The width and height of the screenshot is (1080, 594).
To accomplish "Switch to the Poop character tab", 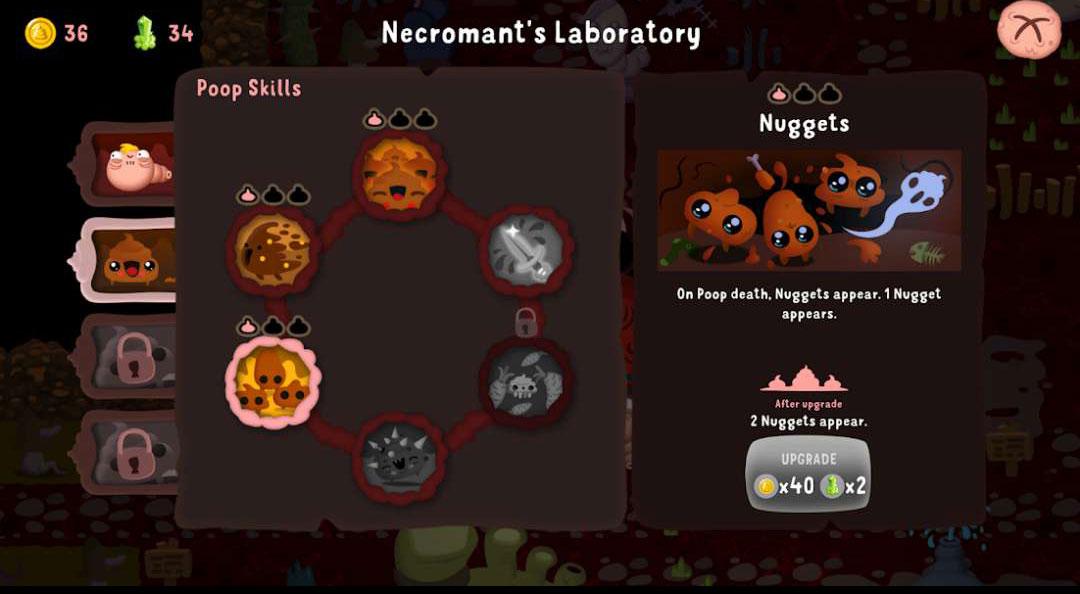I will pos(128,262).
